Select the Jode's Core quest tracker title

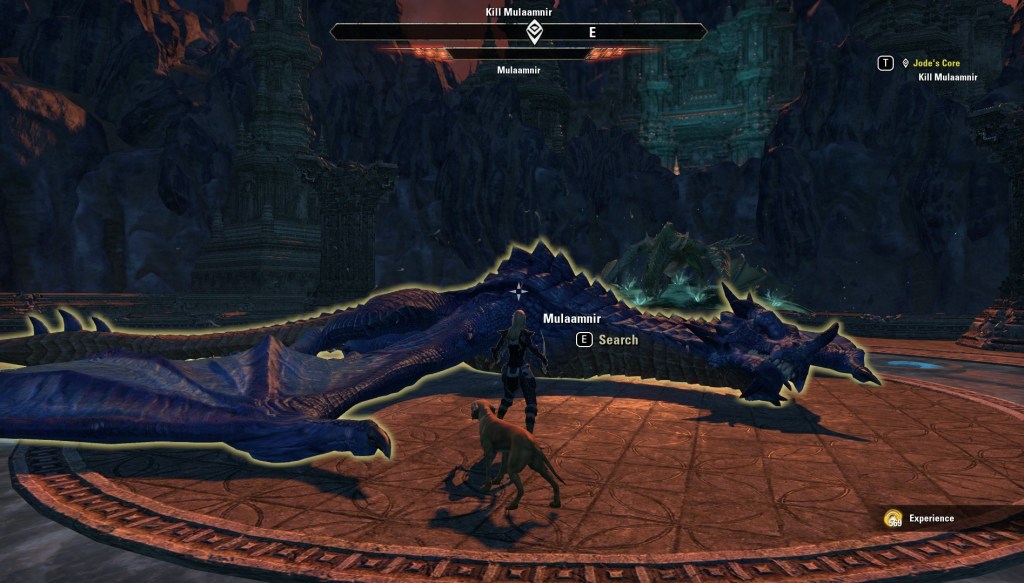pos(937,63)
